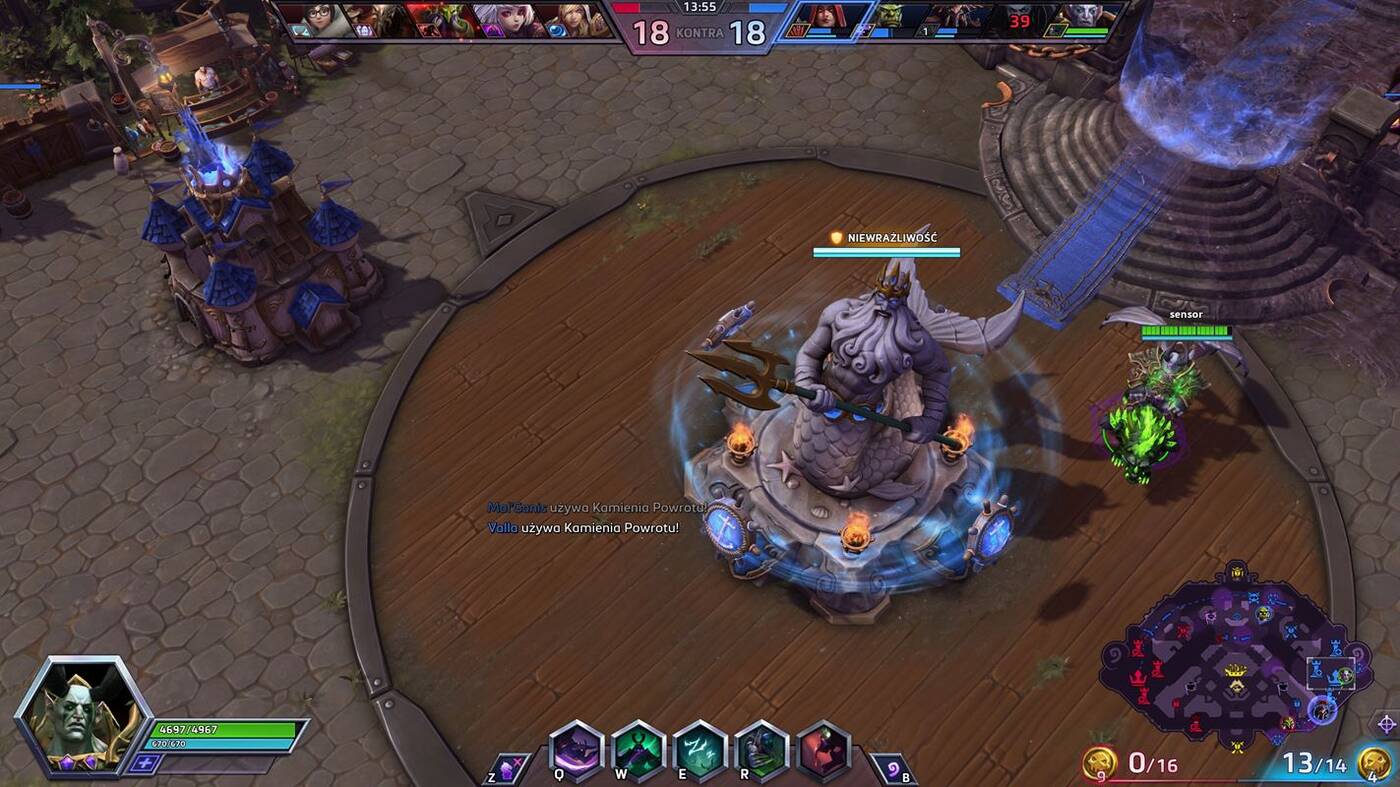1400x787 pixels.
Task: Click the red team's doubloon coin icon
Action: pyautogui.click(x=1097, y=761)
